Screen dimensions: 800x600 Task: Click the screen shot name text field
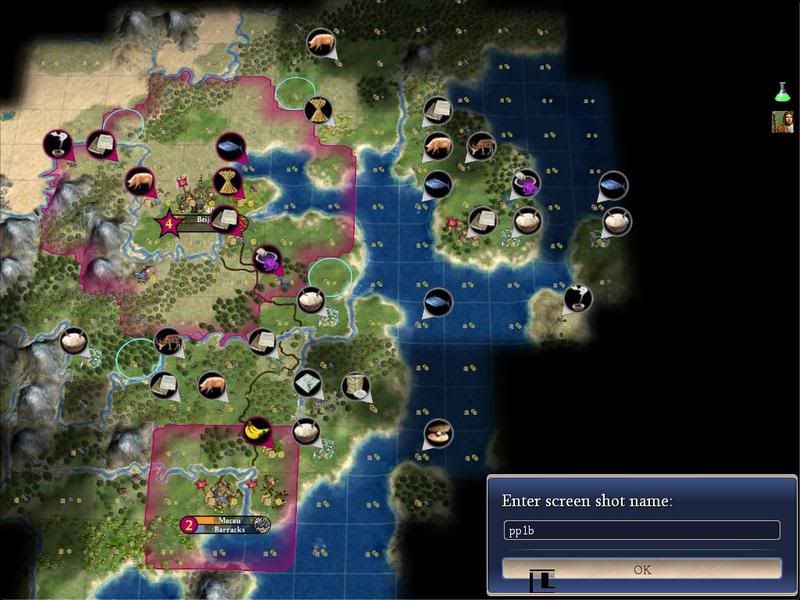642,531
